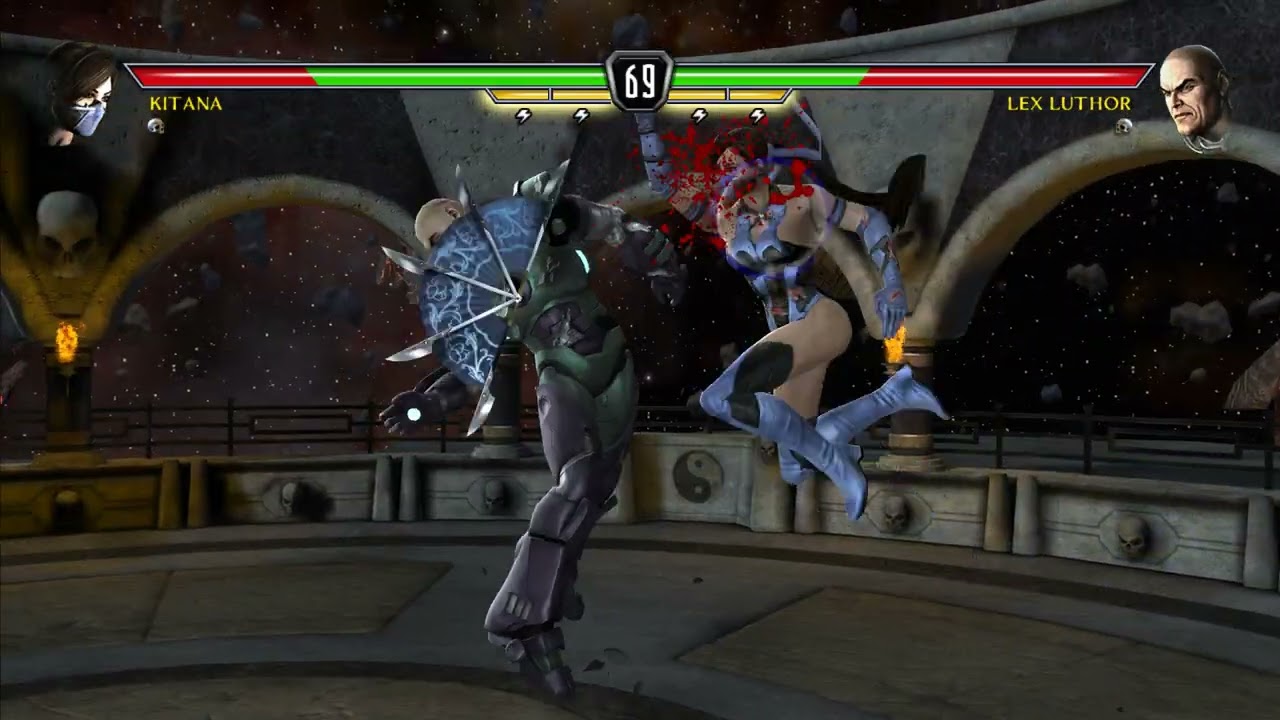Click the rightmost lightning bolt meter icon
Viewport: 1280px width, 720px height.
click(x=757, y=114)
